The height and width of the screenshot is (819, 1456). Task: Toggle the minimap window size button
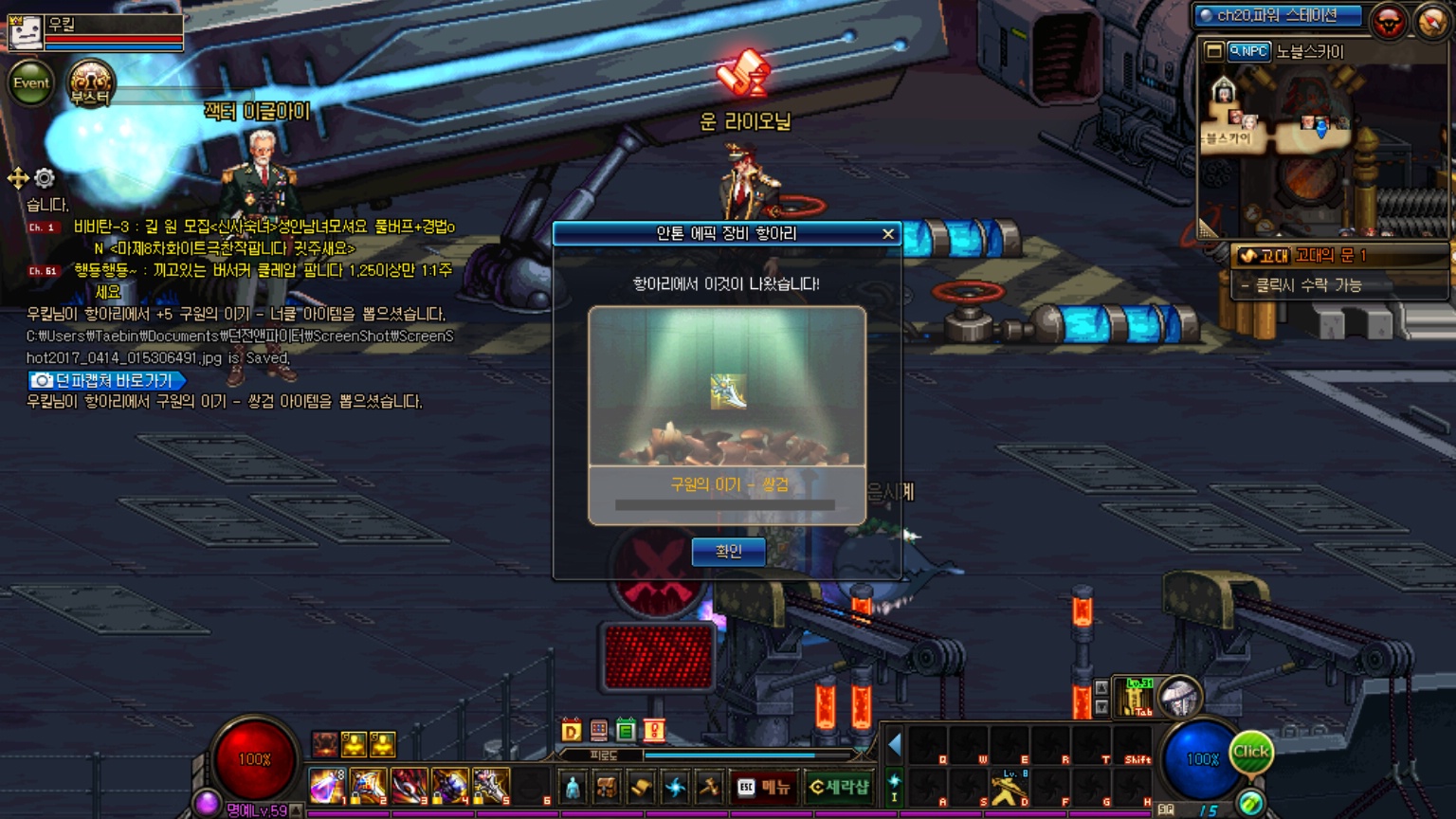(1213, 51)
